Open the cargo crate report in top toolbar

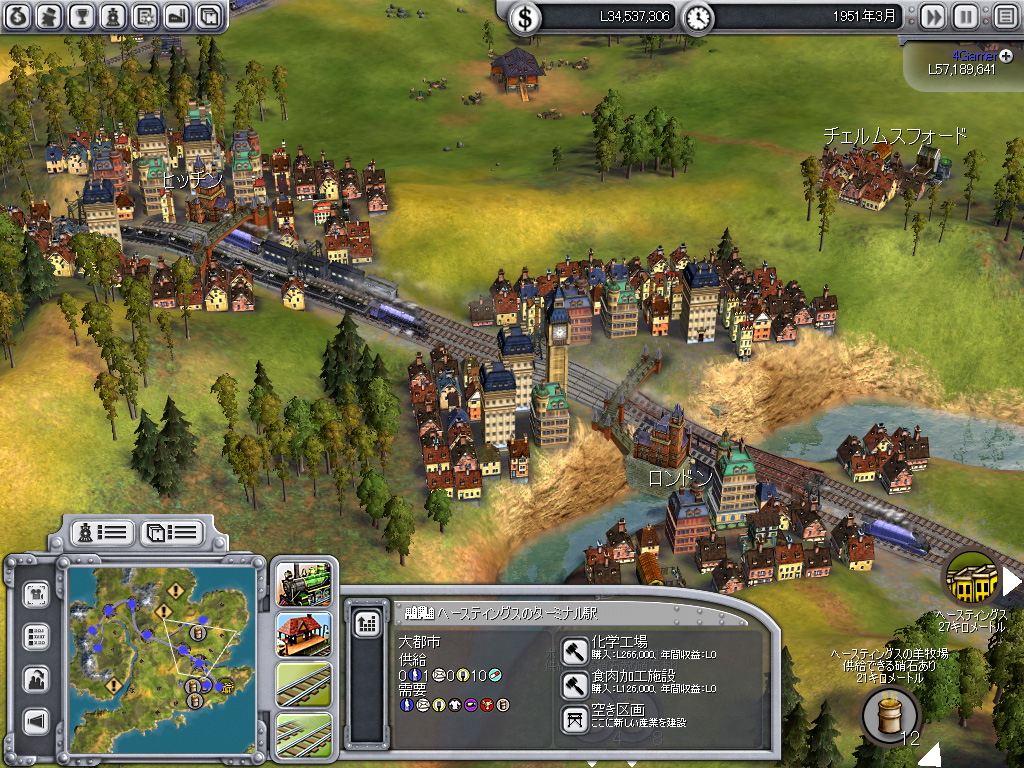(x=208, y=15)
